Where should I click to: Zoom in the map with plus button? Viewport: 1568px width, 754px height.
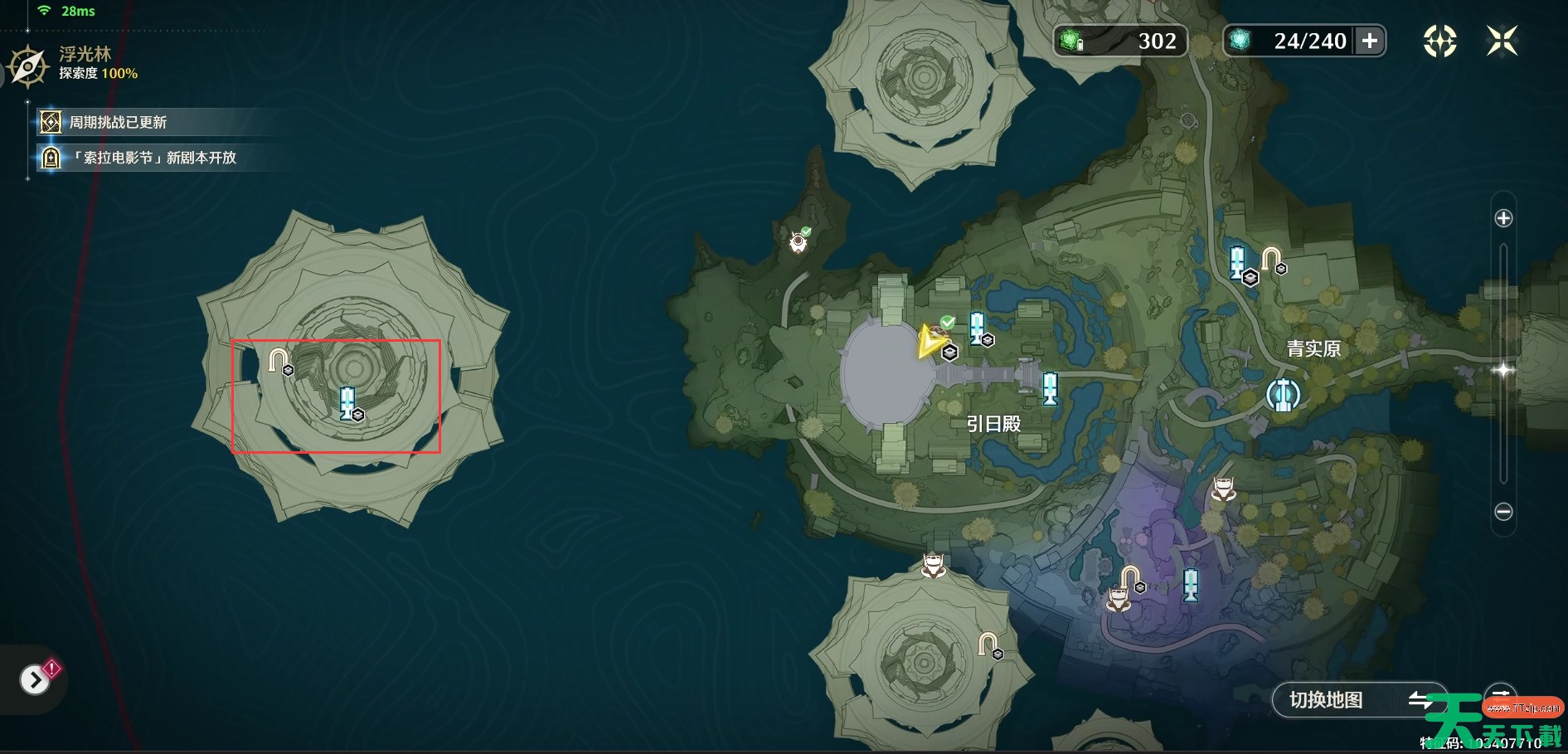tap(1502, 218)
